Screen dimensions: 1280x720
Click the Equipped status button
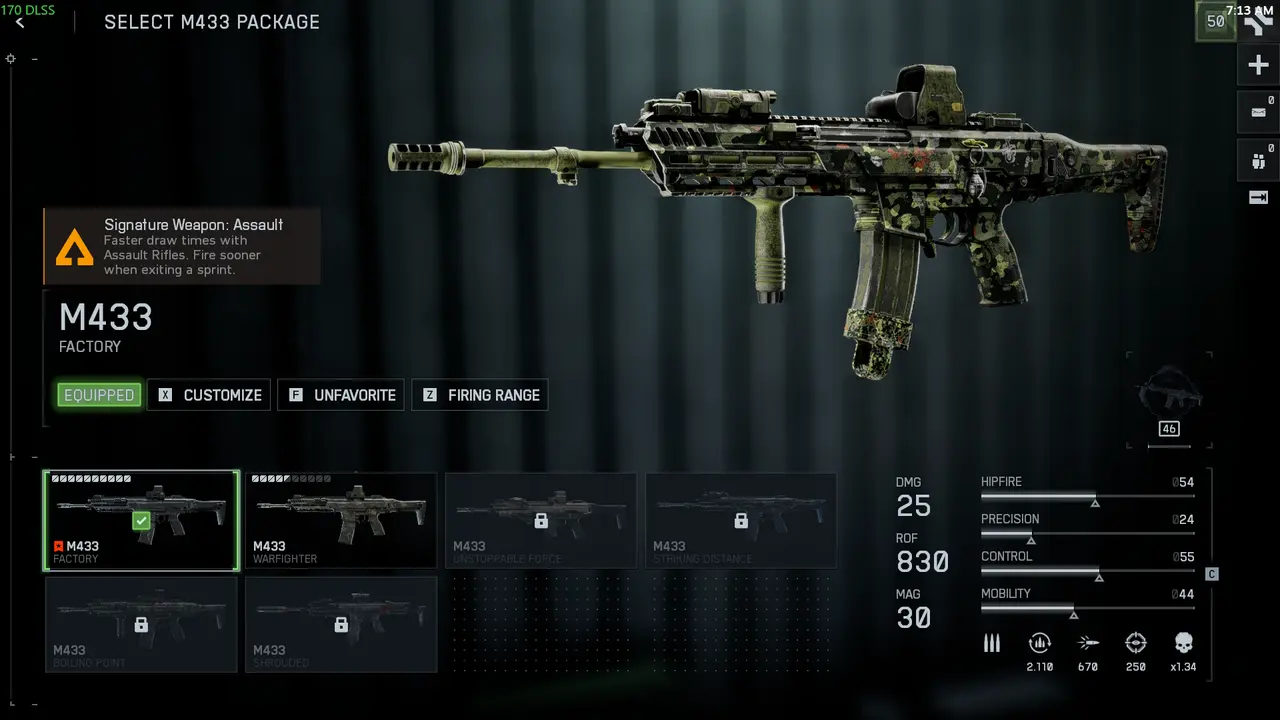(99, 395)
